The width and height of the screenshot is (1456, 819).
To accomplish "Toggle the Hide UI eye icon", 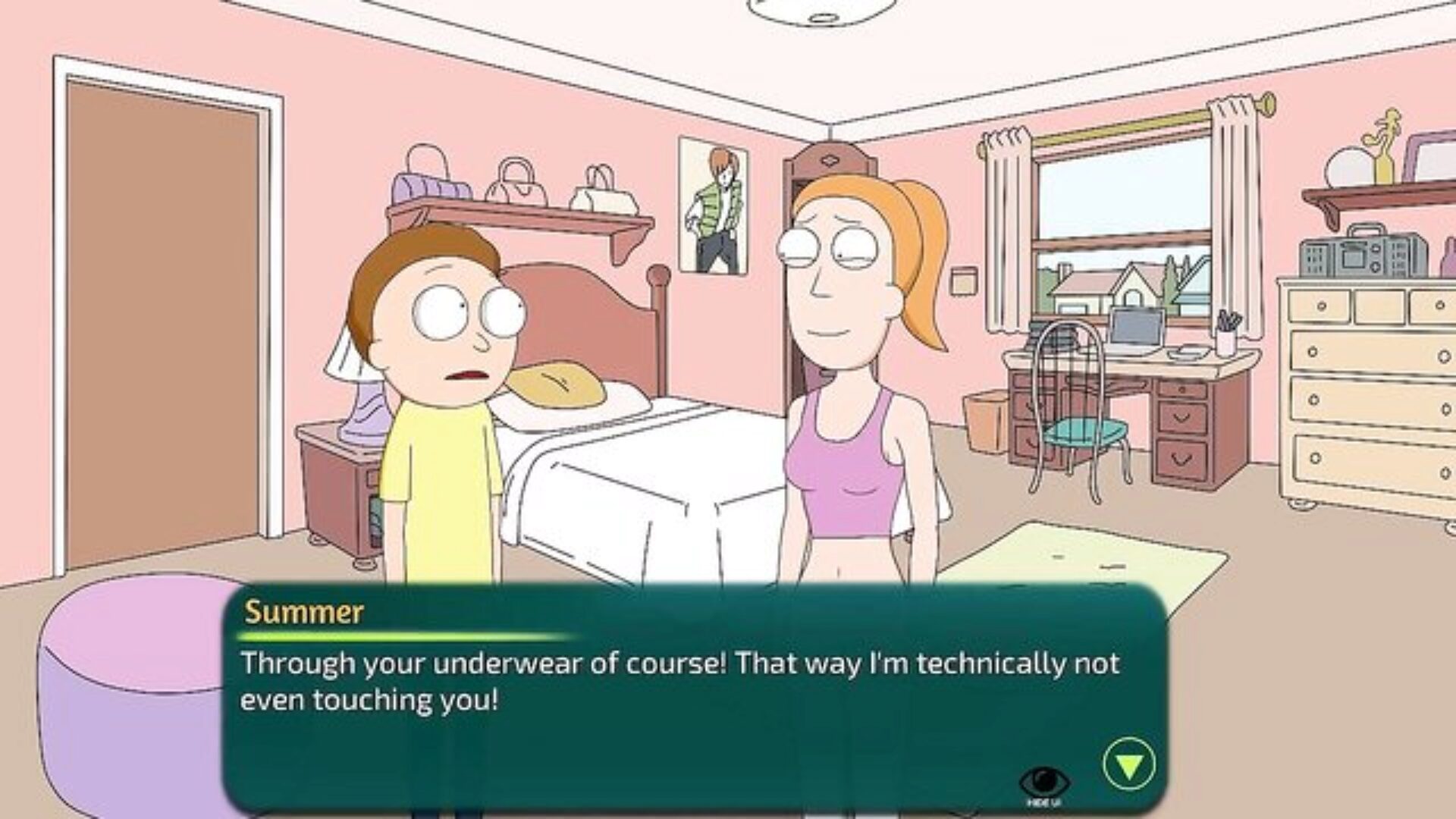I will point(1045,781).
